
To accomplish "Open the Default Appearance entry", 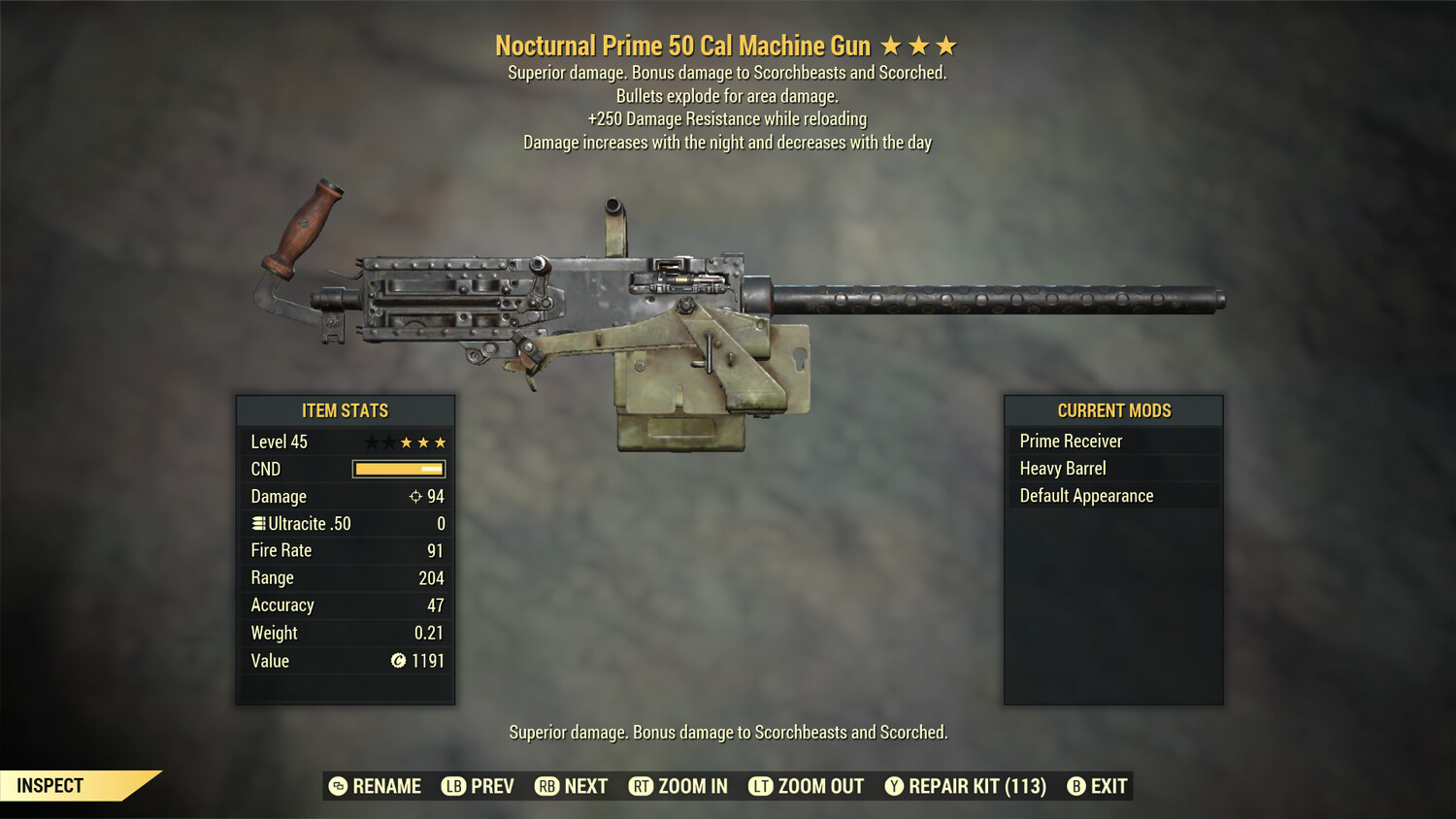I will click(1086, 495).
